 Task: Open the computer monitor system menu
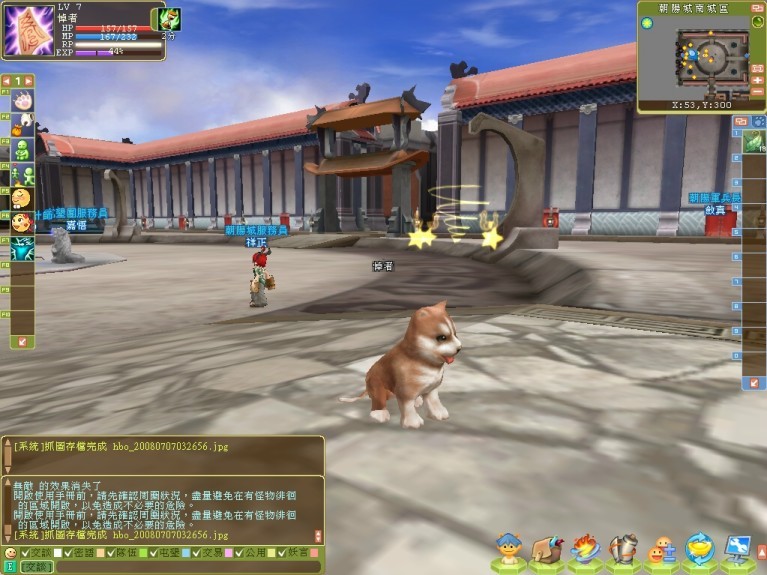point(738,549)
